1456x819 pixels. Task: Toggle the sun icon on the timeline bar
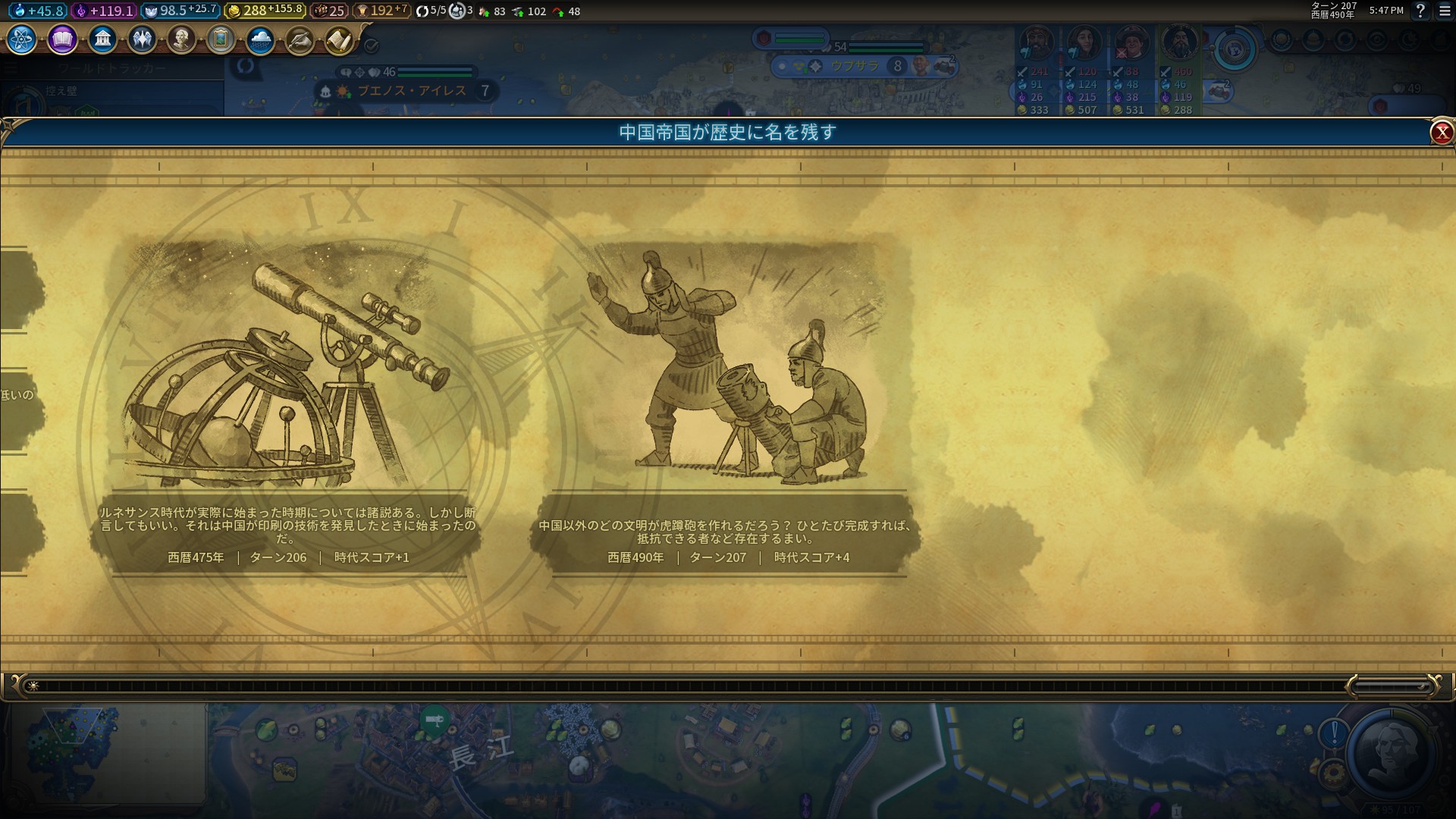pos(33,684)
